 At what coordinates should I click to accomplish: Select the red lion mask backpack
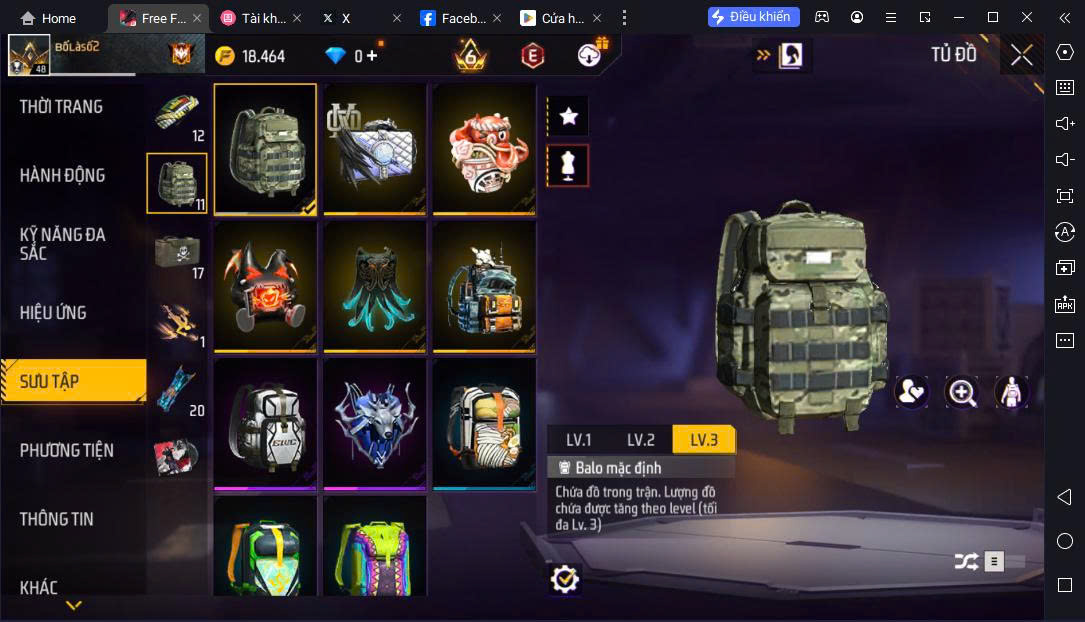coord(484,148)
